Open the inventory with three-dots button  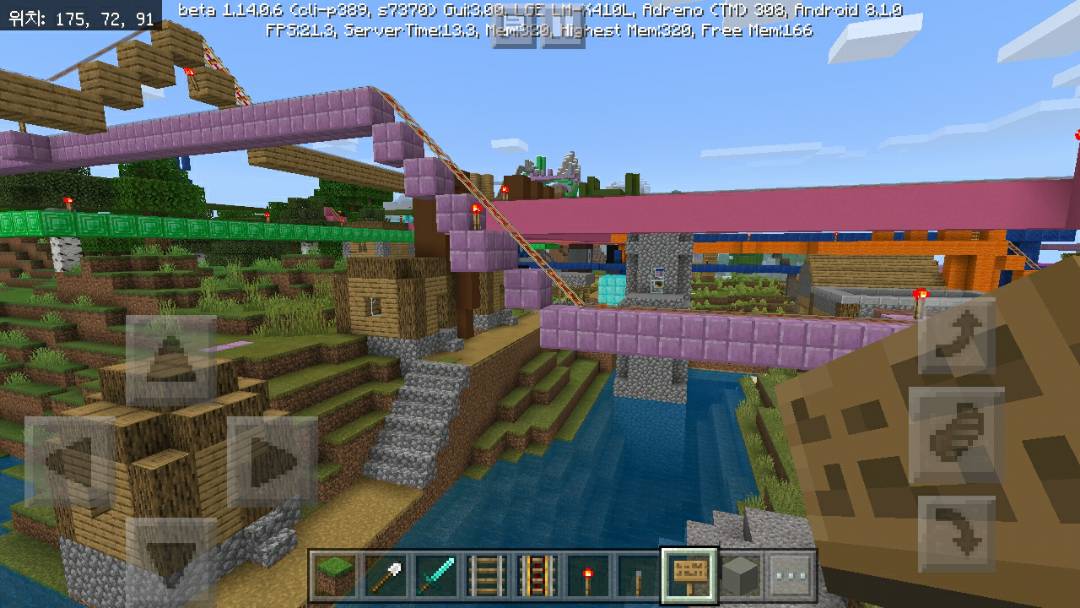pos(792,577)
